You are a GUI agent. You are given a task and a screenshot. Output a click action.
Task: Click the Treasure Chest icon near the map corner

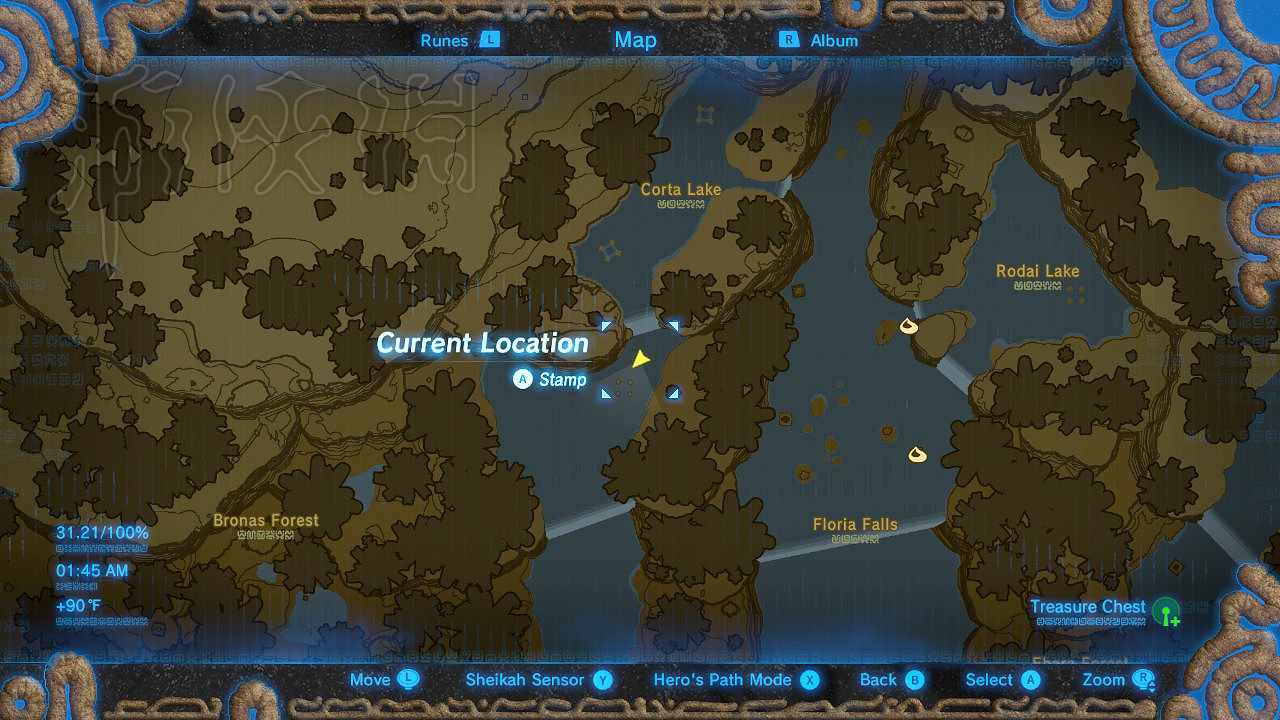[1168, 612]
